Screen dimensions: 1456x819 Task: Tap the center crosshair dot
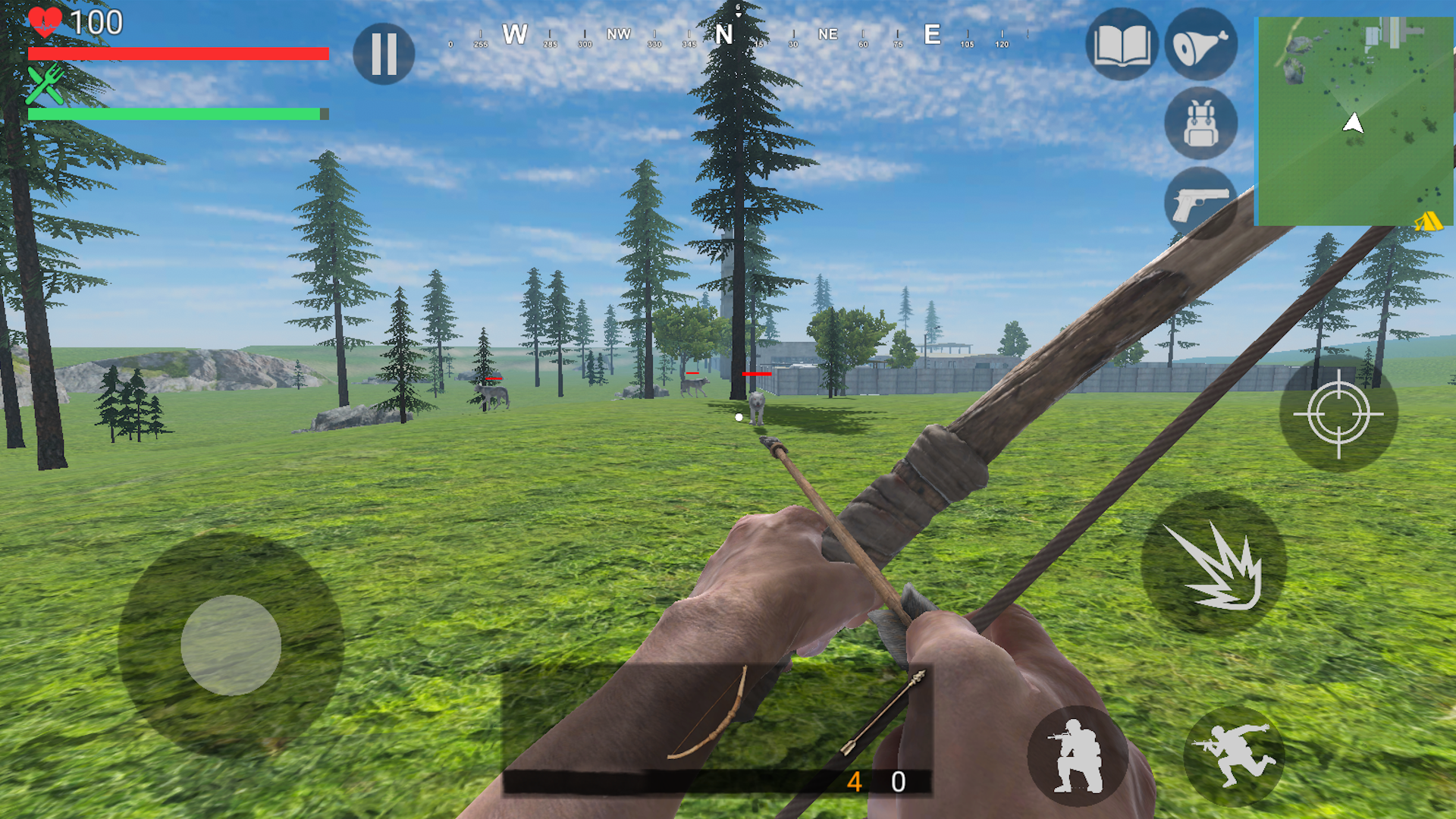(x=737, y=416)
